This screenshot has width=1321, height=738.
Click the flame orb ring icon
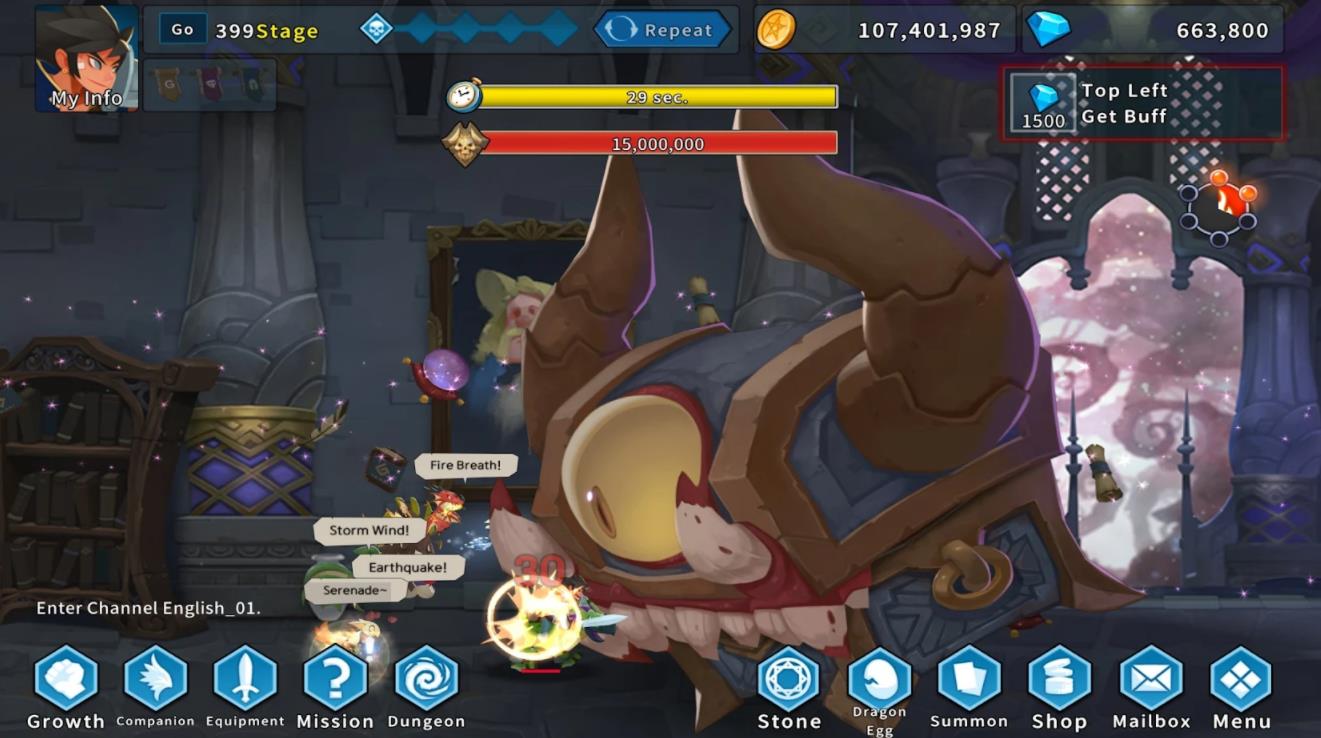(1217, 208)
